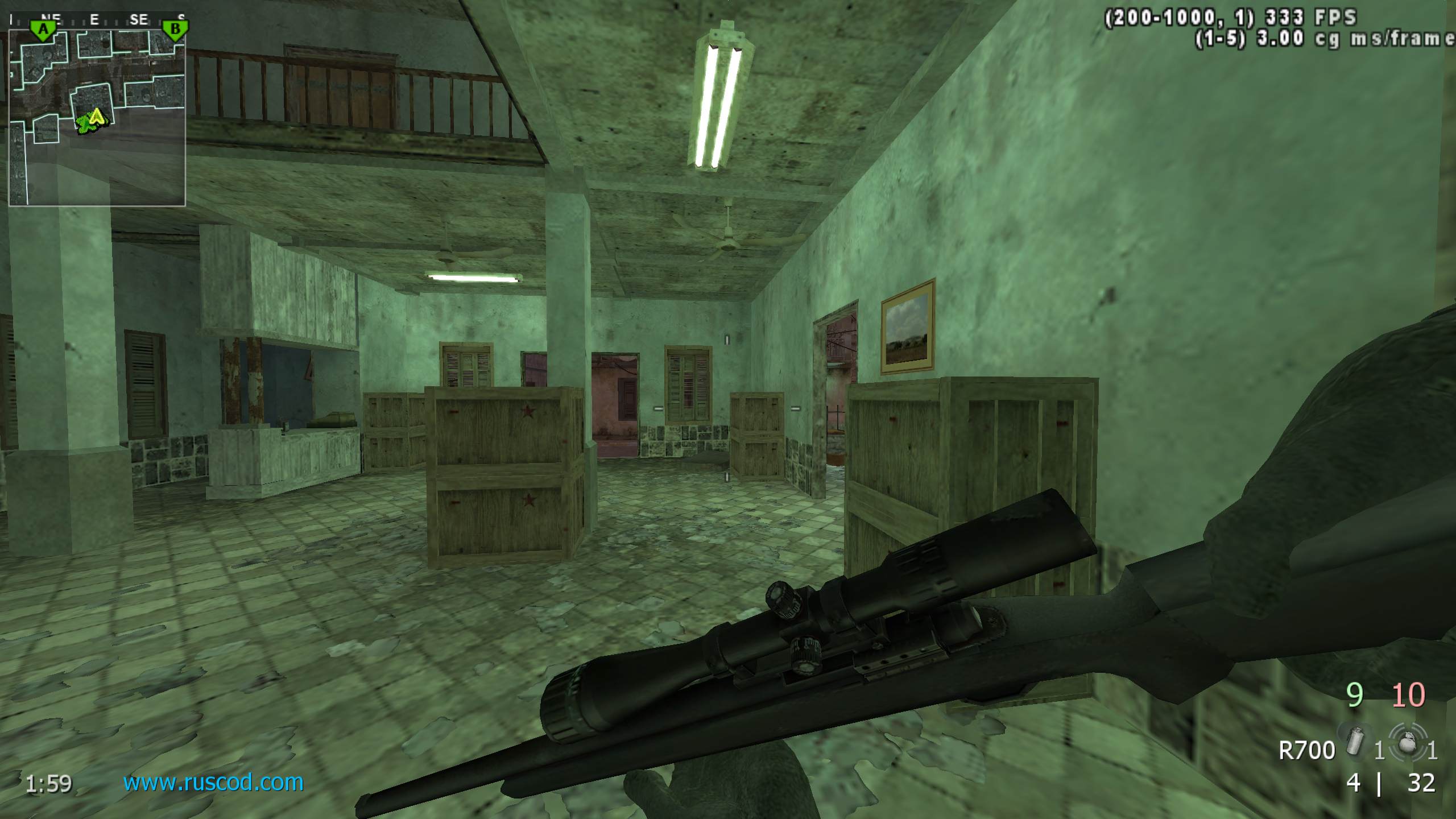Click the R700 weapon name label

(x=1306, y=751)
